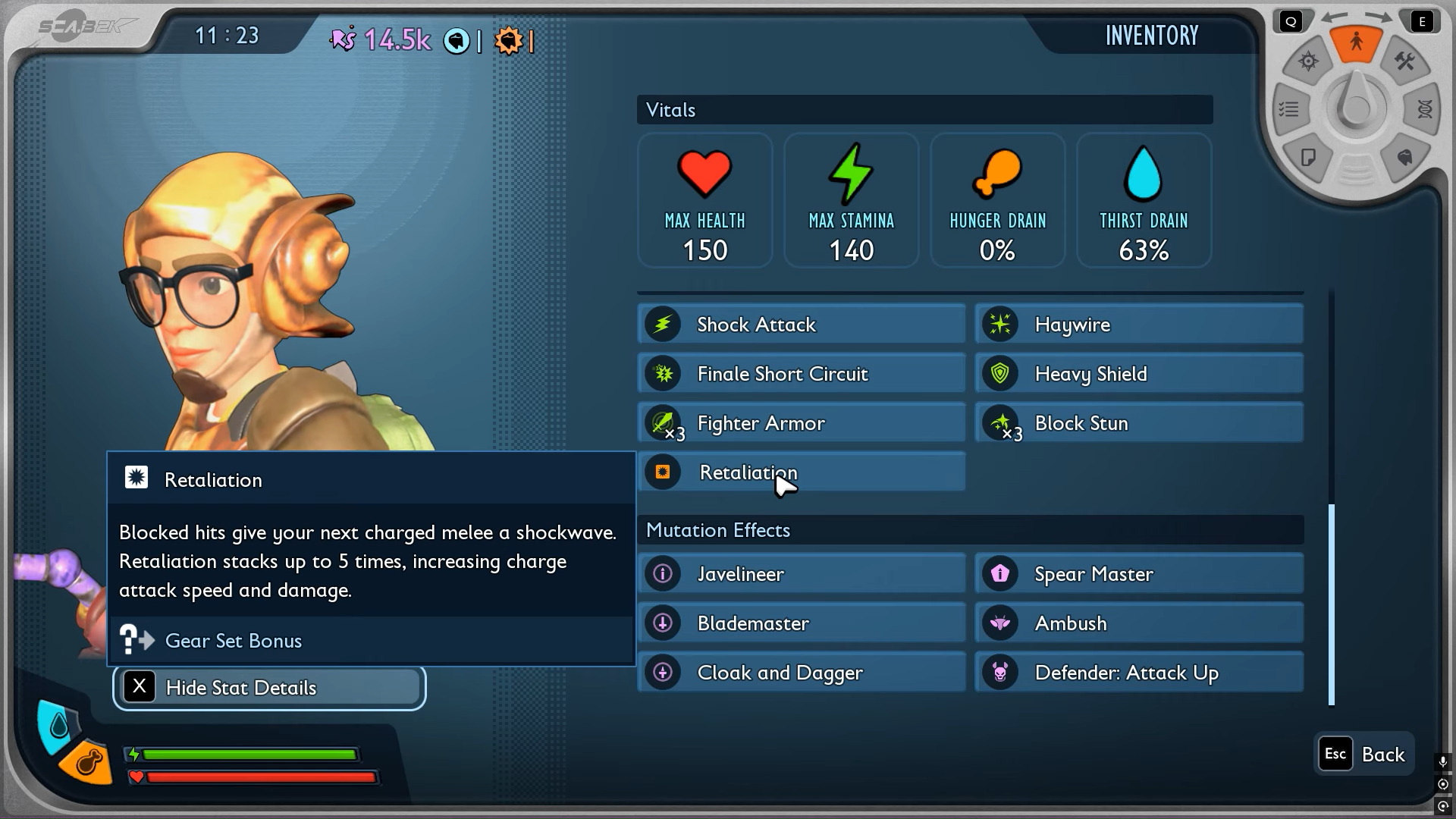This screenshot has width=1456, height=819.
Task: Open the quest checklist icon on the radial wheel
Action: [1288, 109]
